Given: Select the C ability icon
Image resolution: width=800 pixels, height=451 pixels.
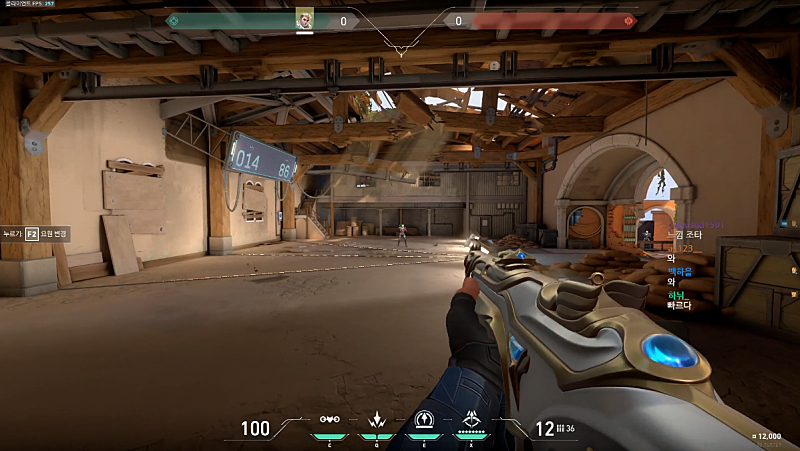Looking at the screenshot, I should (330, 420).
